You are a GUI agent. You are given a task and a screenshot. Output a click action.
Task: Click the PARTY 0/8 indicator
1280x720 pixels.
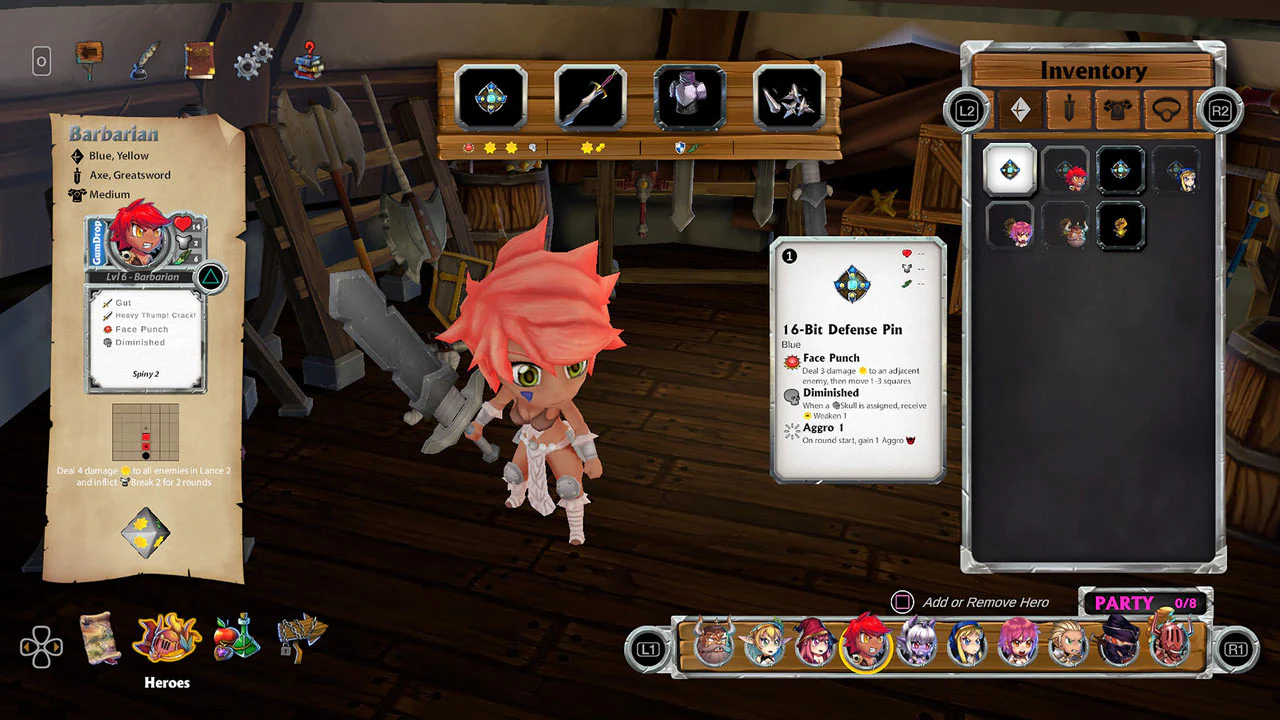click(x=1147, y=602)
